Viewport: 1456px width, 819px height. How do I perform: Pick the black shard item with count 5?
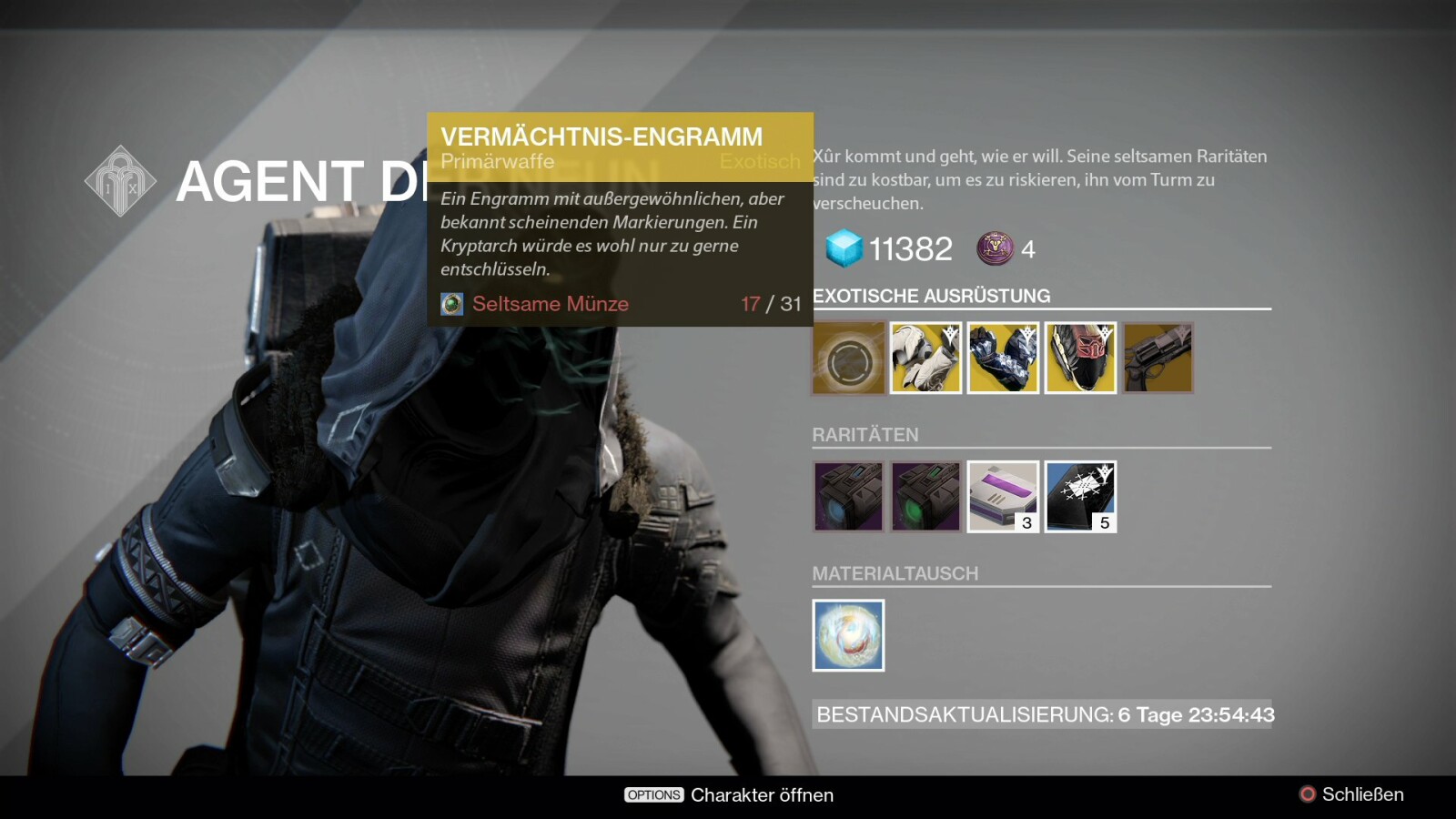(1080, 497)
